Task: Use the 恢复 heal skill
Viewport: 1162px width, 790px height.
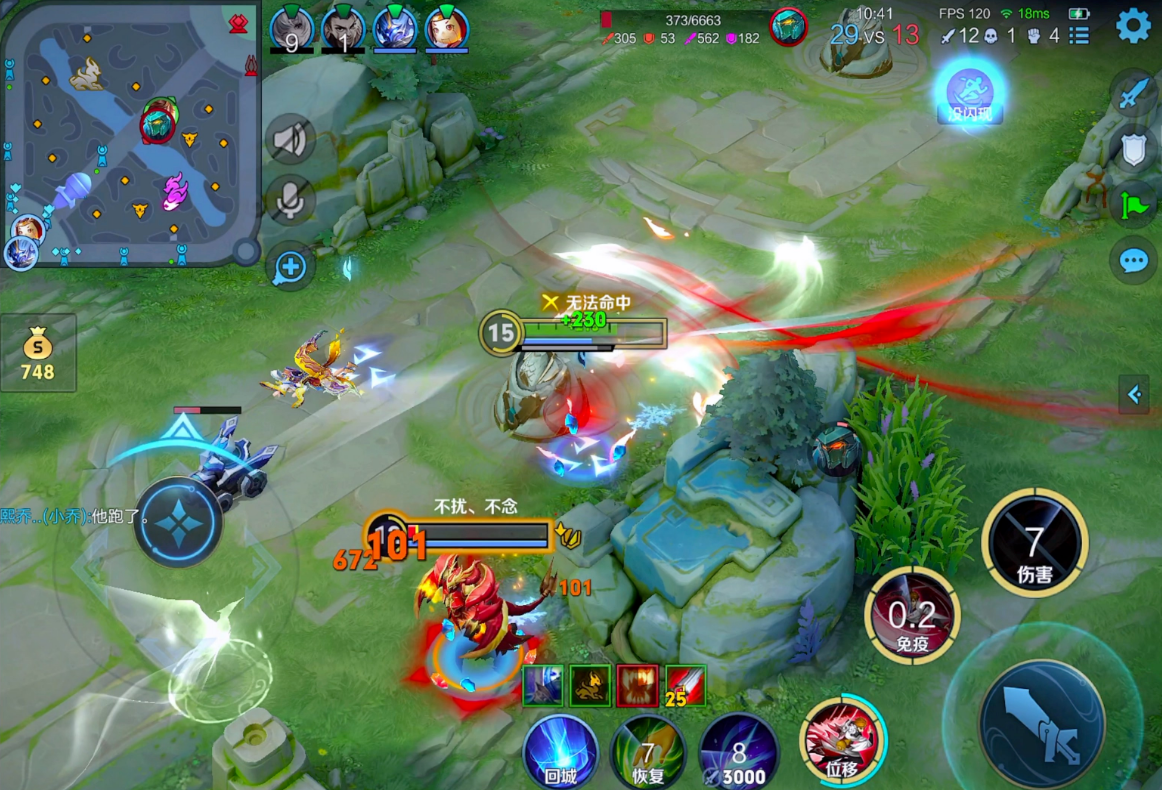Action: pos(648,752)
